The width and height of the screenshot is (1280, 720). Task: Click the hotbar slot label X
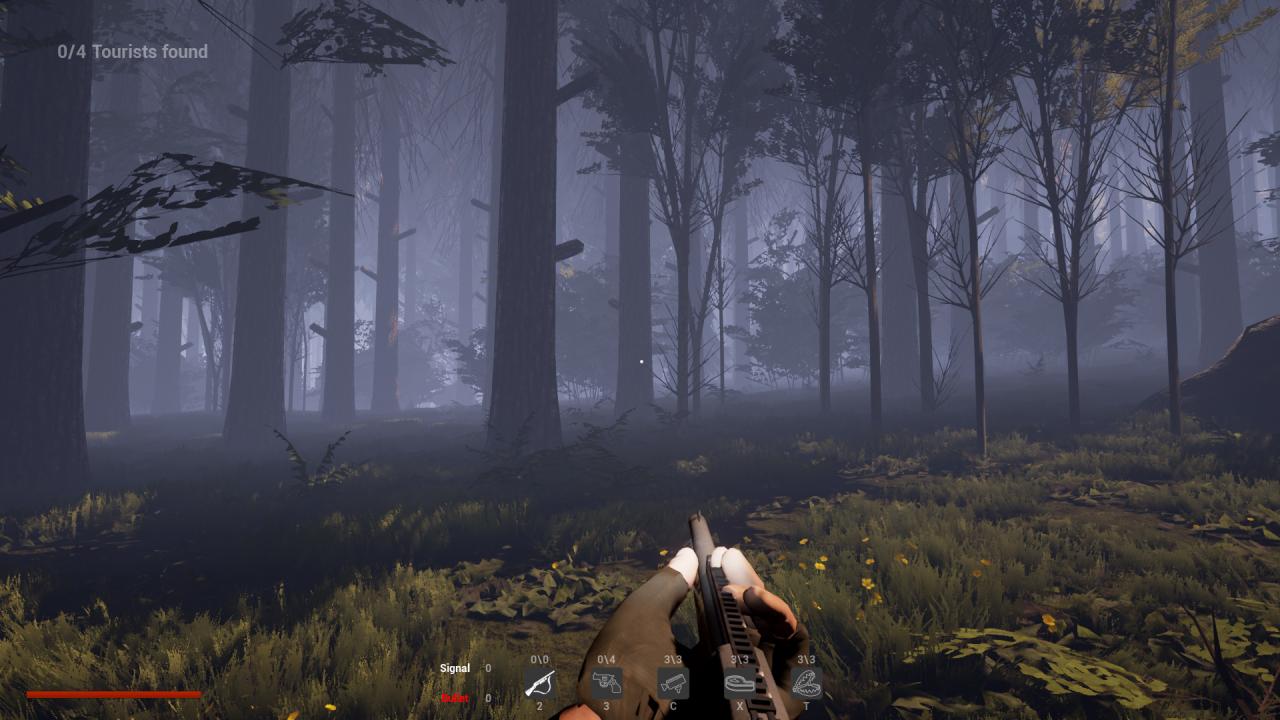pos(741,705)
